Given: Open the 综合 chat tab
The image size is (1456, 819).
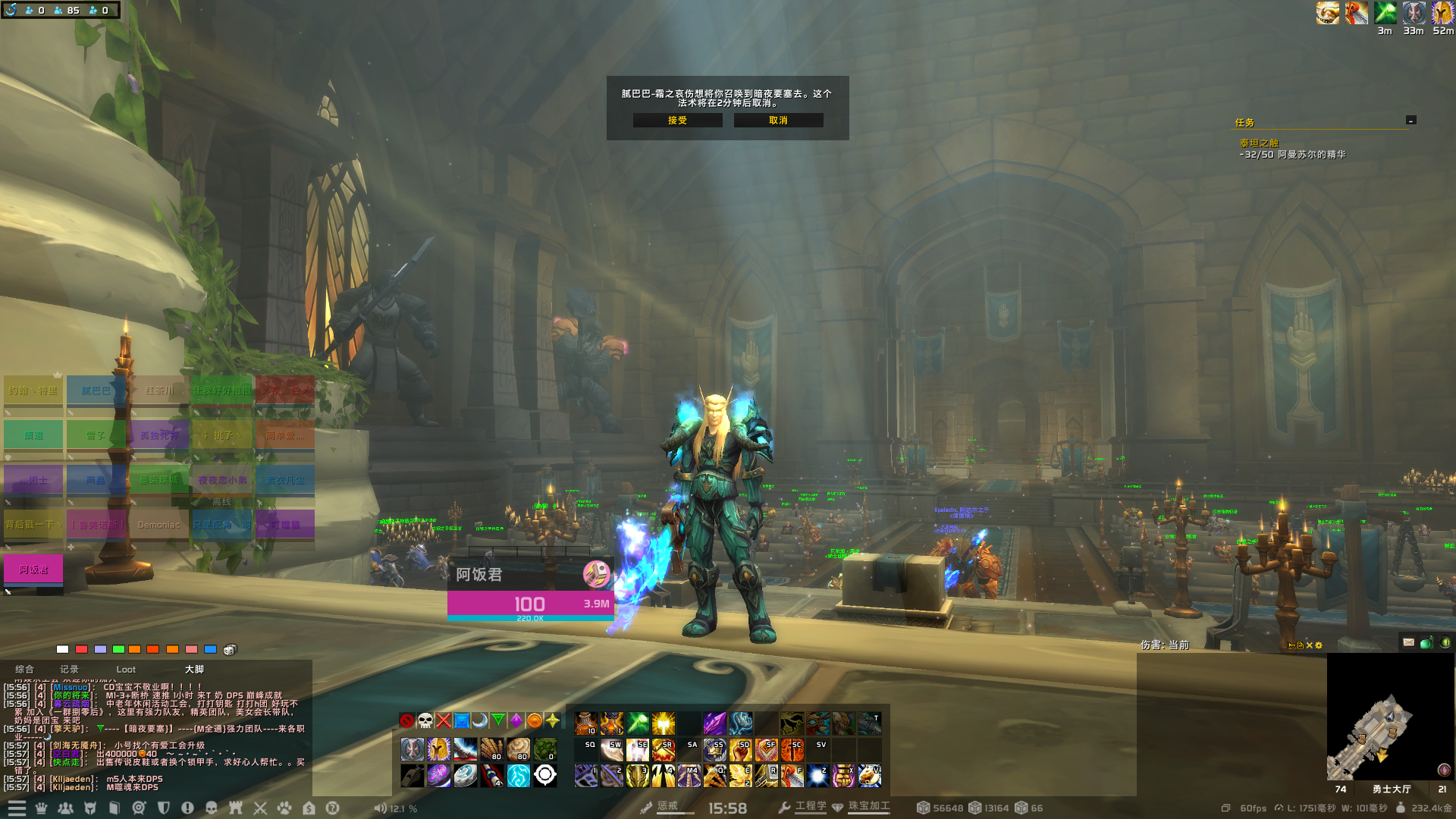Looking at the screenshot, I should tap(24, 670).
